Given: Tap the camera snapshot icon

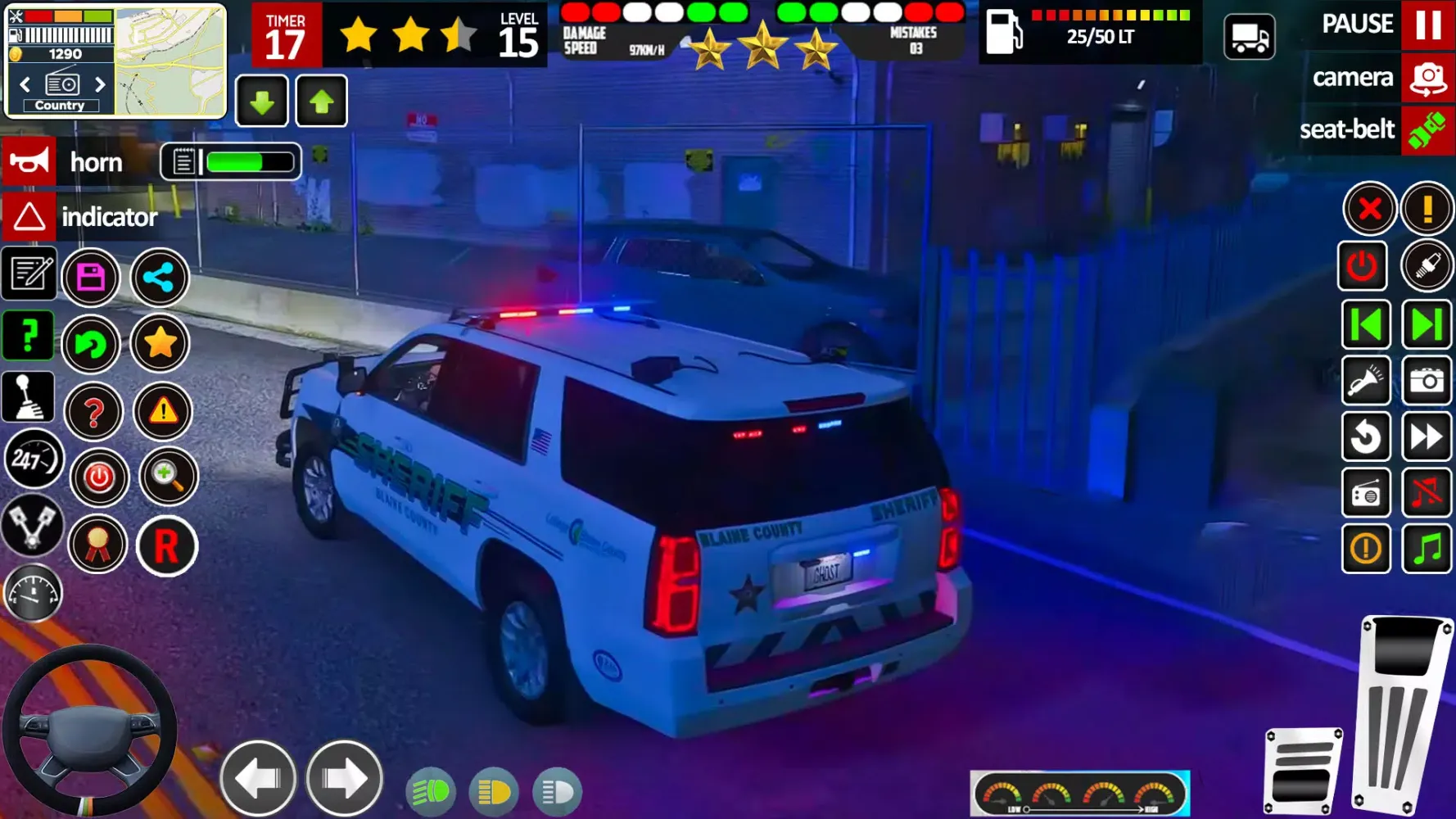Looking at the screenshot, I should 1425,381.
